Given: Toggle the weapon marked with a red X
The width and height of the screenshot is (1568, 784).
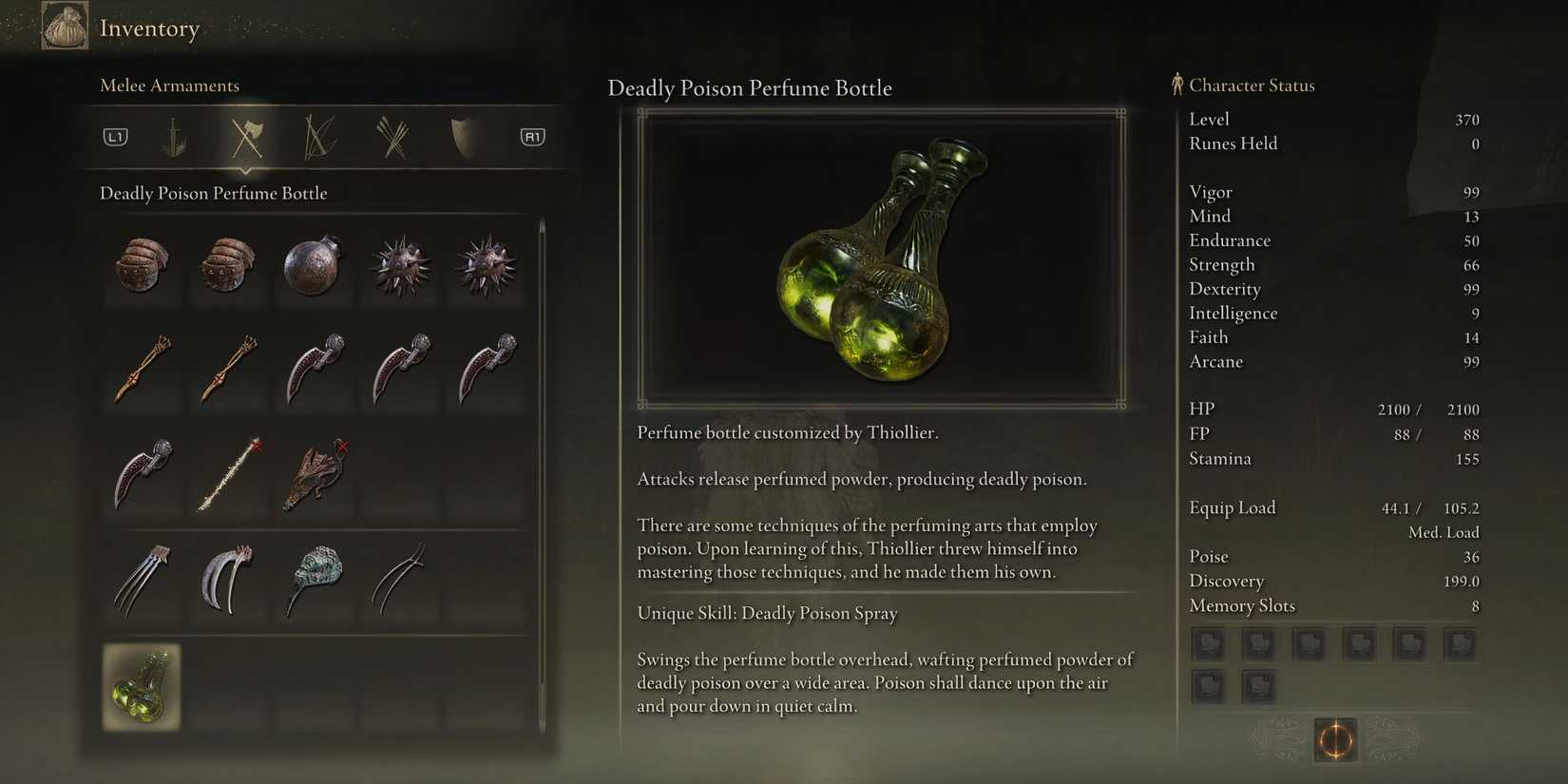Looking at the screenshot, I should [228, 475].
